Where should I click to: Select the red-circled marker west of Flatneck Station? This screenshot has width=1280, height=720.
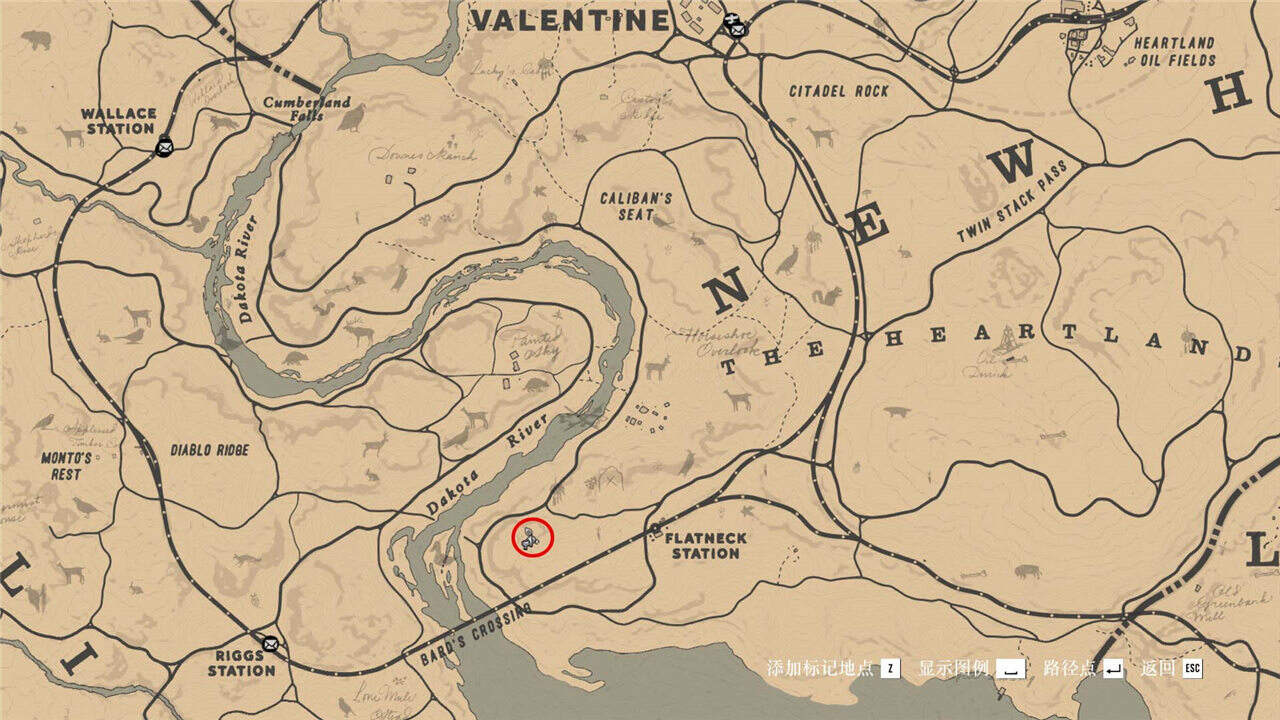click(533, 537)
